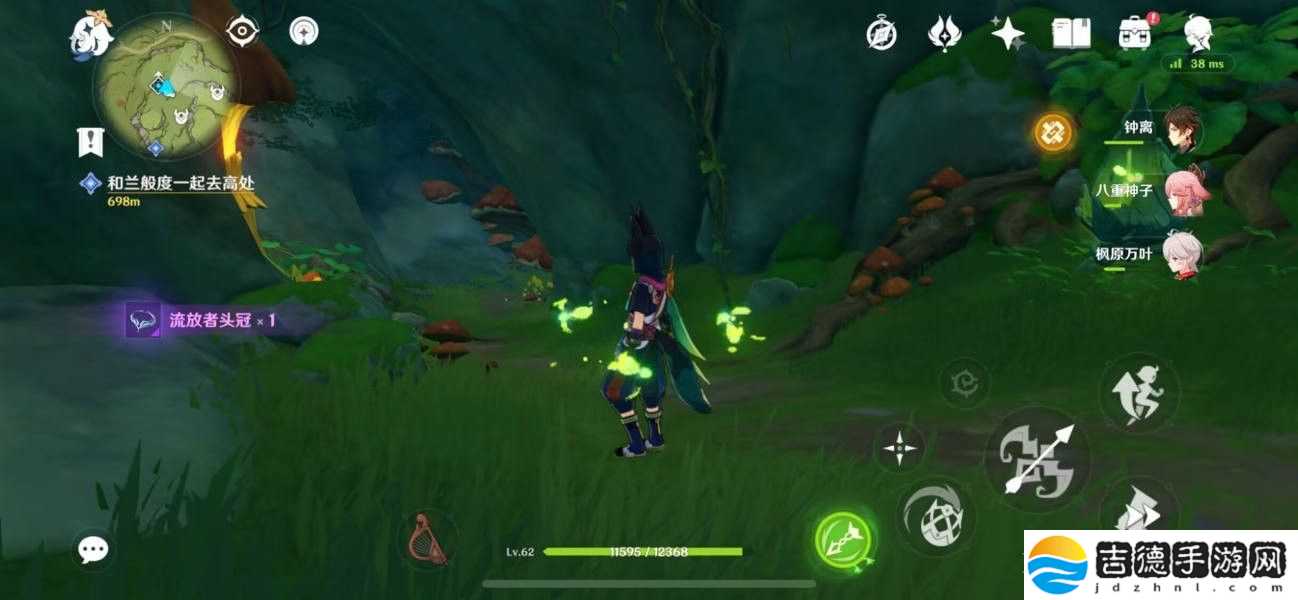Open the compass navigation icon

881,34
